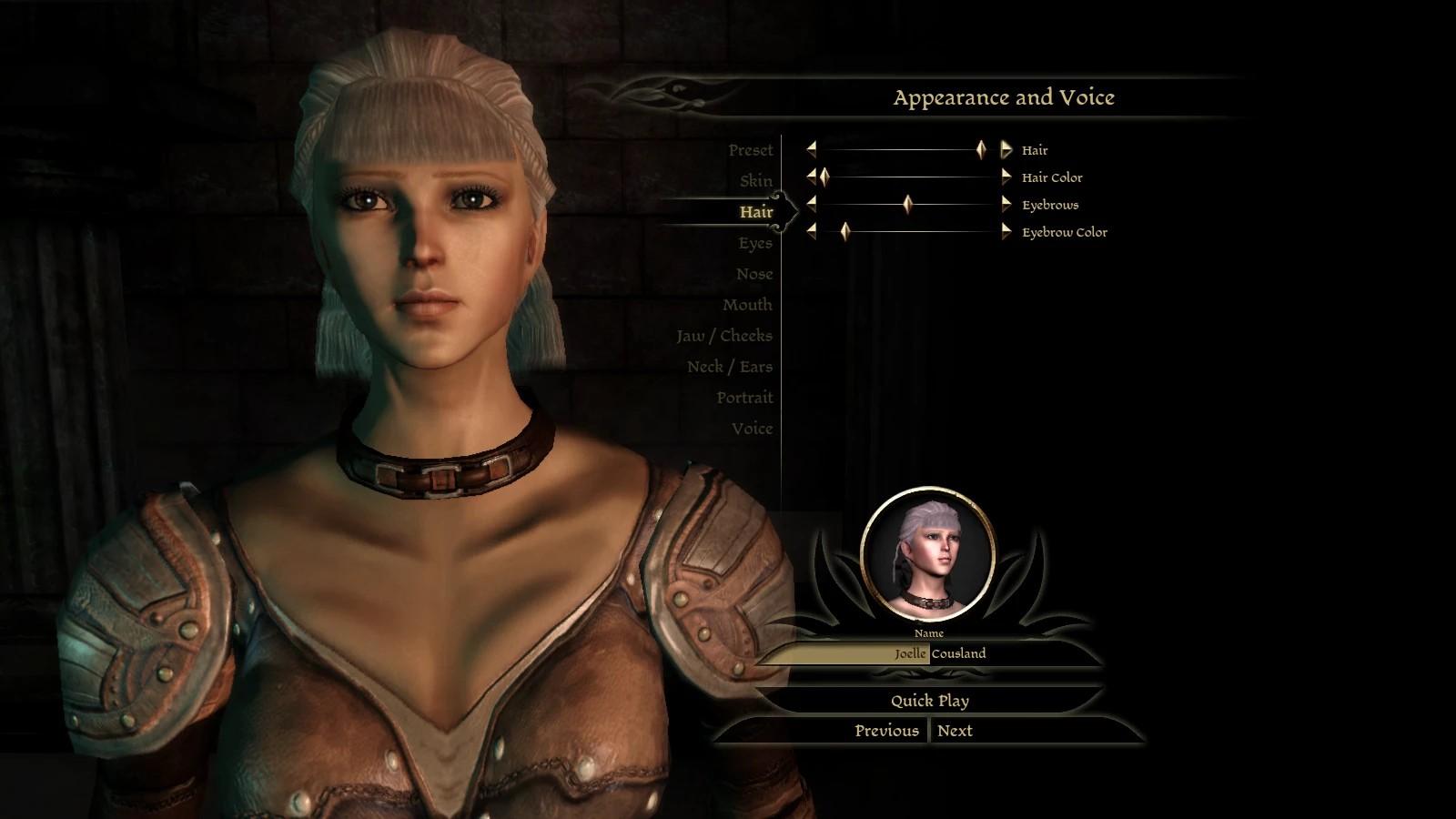Open Neck / Ears options
1456x819 pixels.
click(729, 367)
